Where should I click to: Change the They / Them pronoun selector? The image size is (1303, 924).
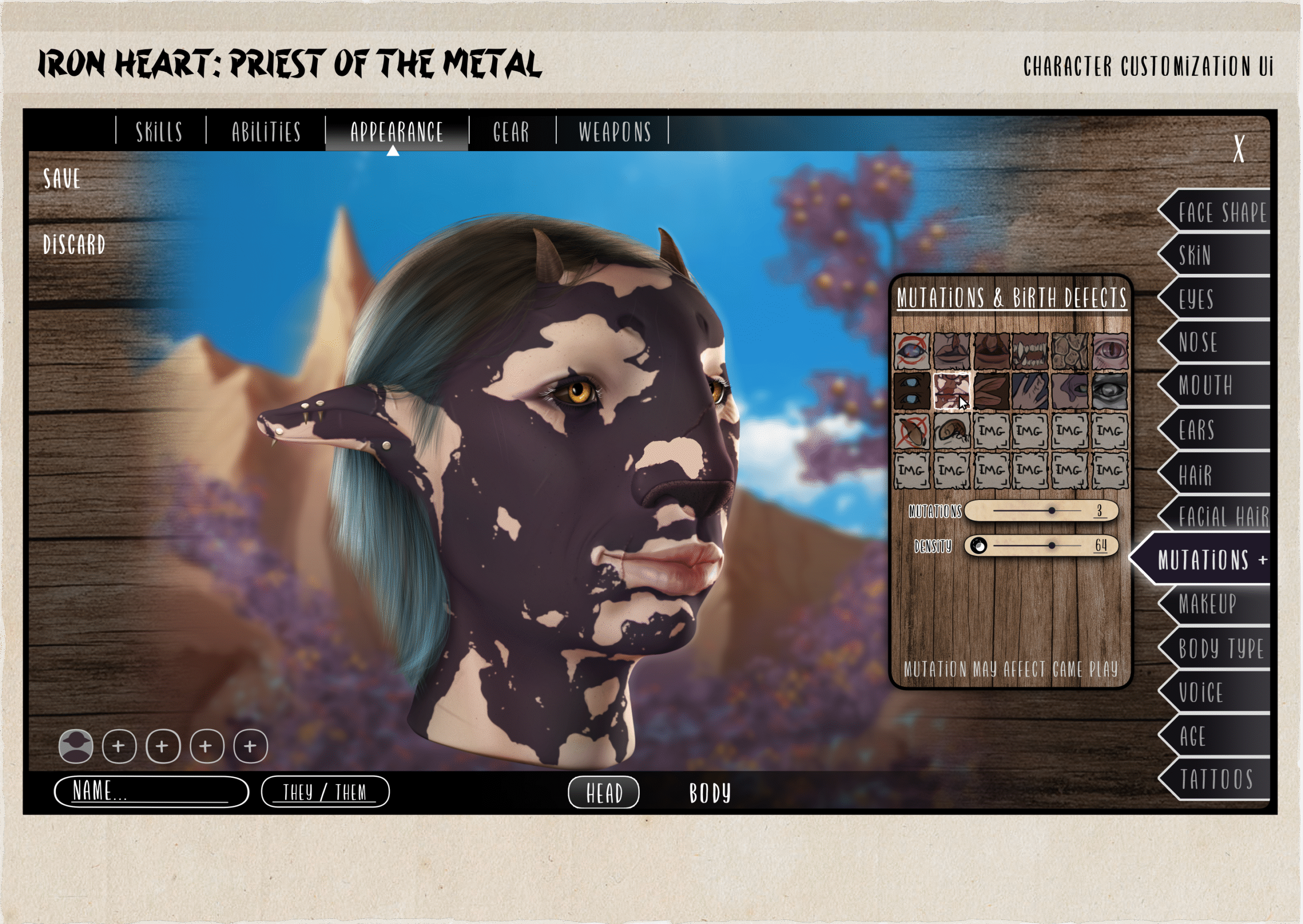click(x=325, y=792)
